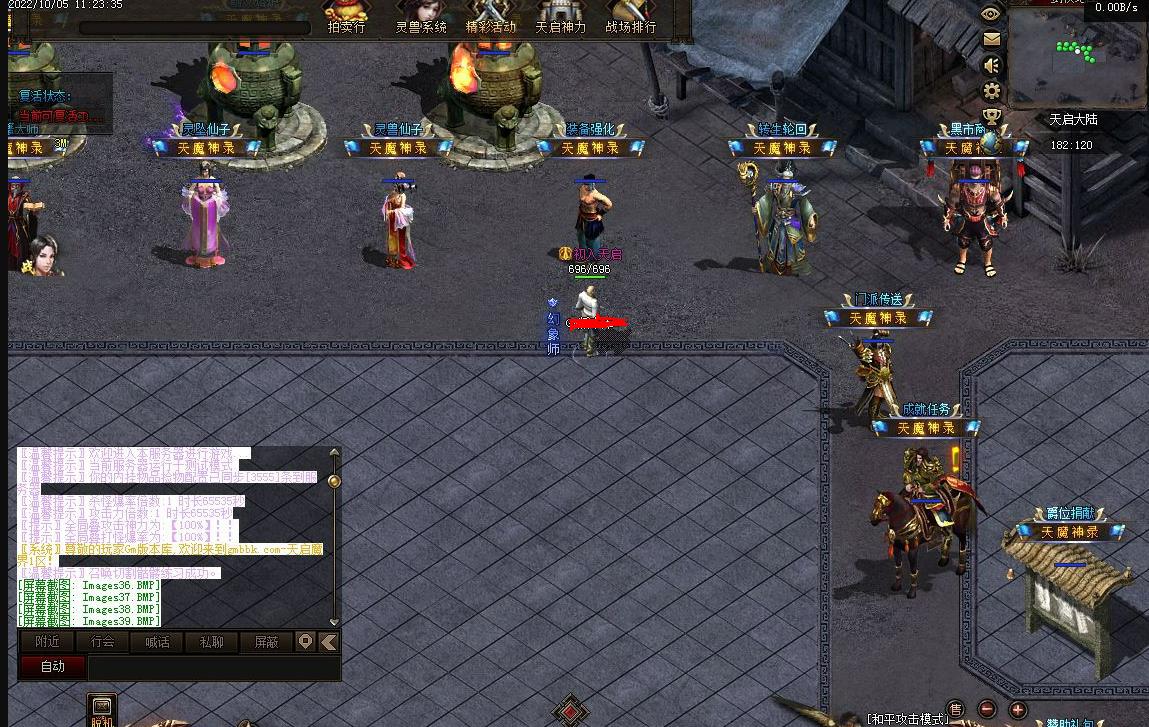Collapse chat with the left arrow button
Viewport: 1149px width, 727px height.
328,642
